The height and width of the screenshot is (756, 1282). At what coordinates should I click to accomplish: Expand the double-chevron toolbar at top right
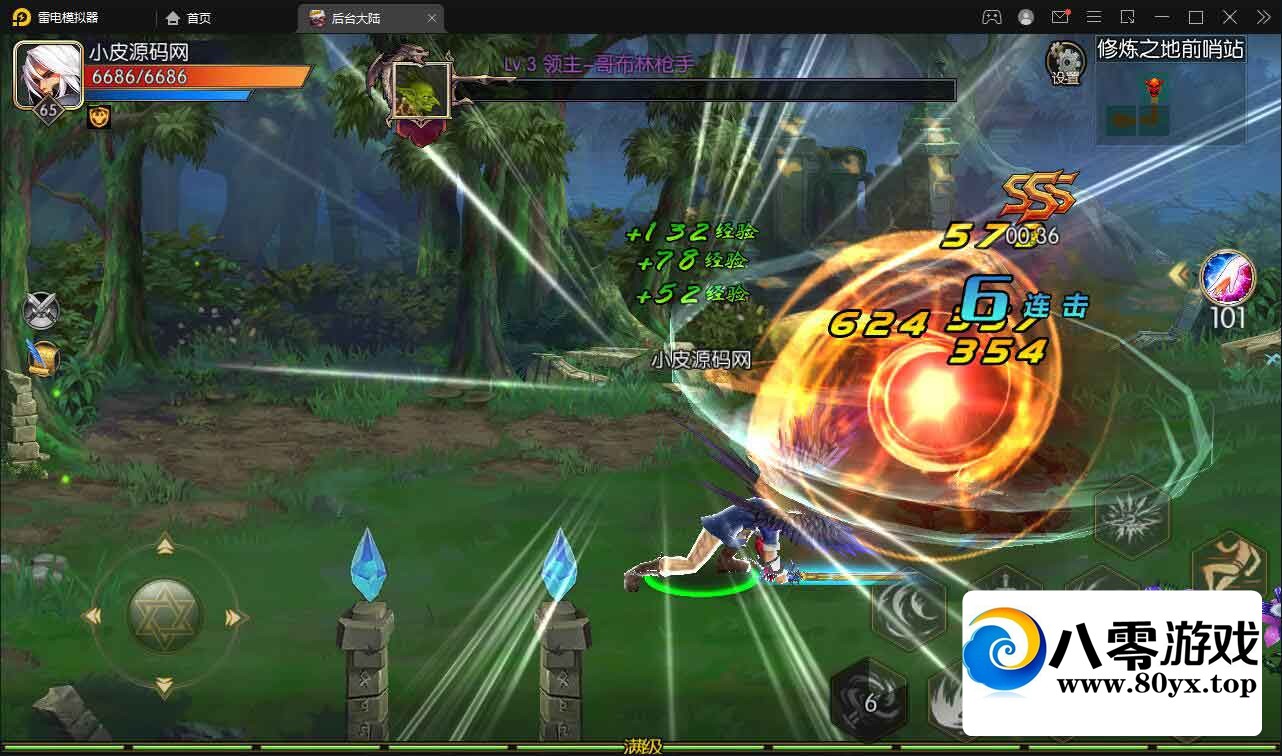(x=1262, y=17)
